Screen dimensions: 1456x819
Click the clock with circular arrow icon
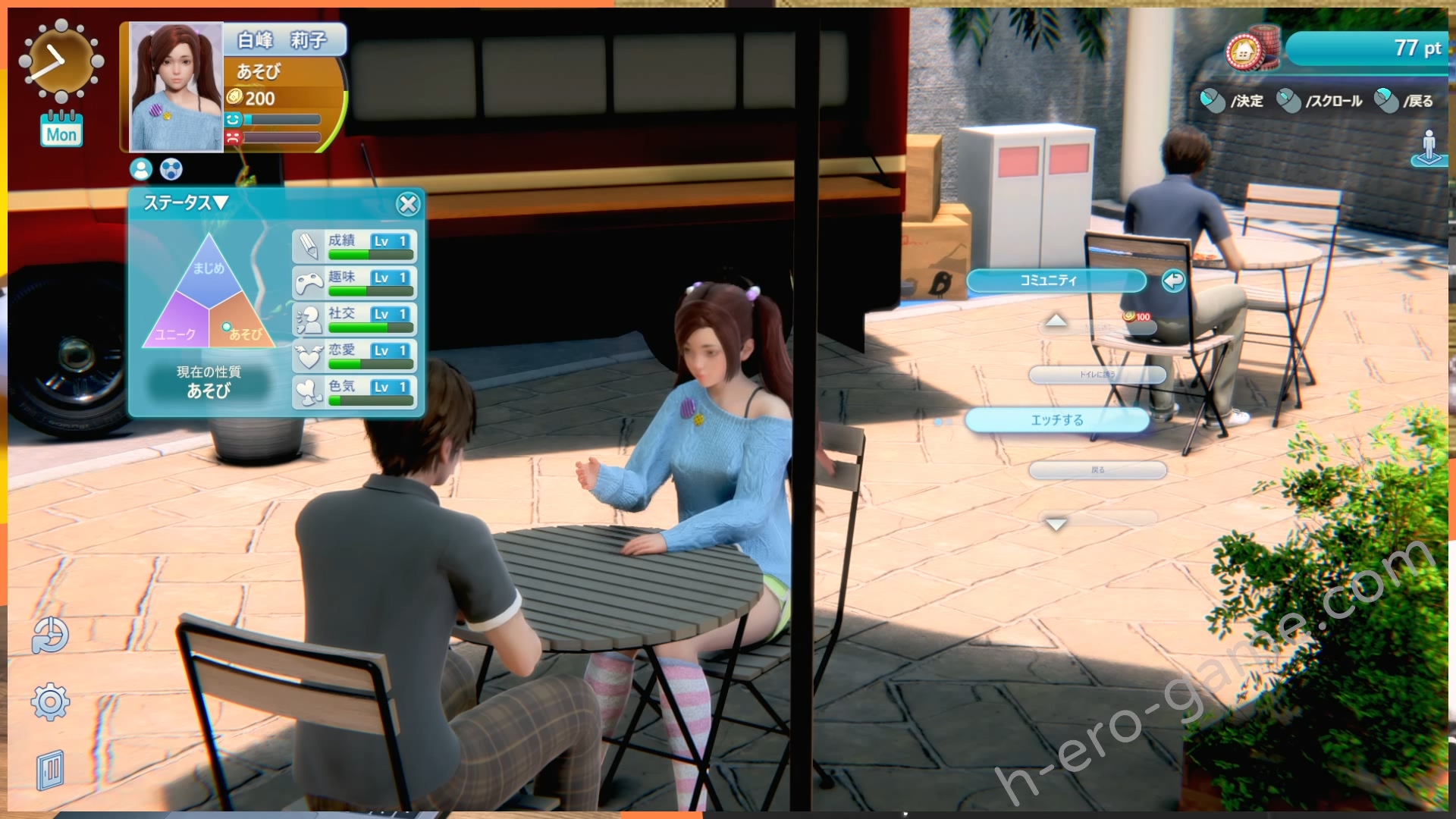[50, 635]
